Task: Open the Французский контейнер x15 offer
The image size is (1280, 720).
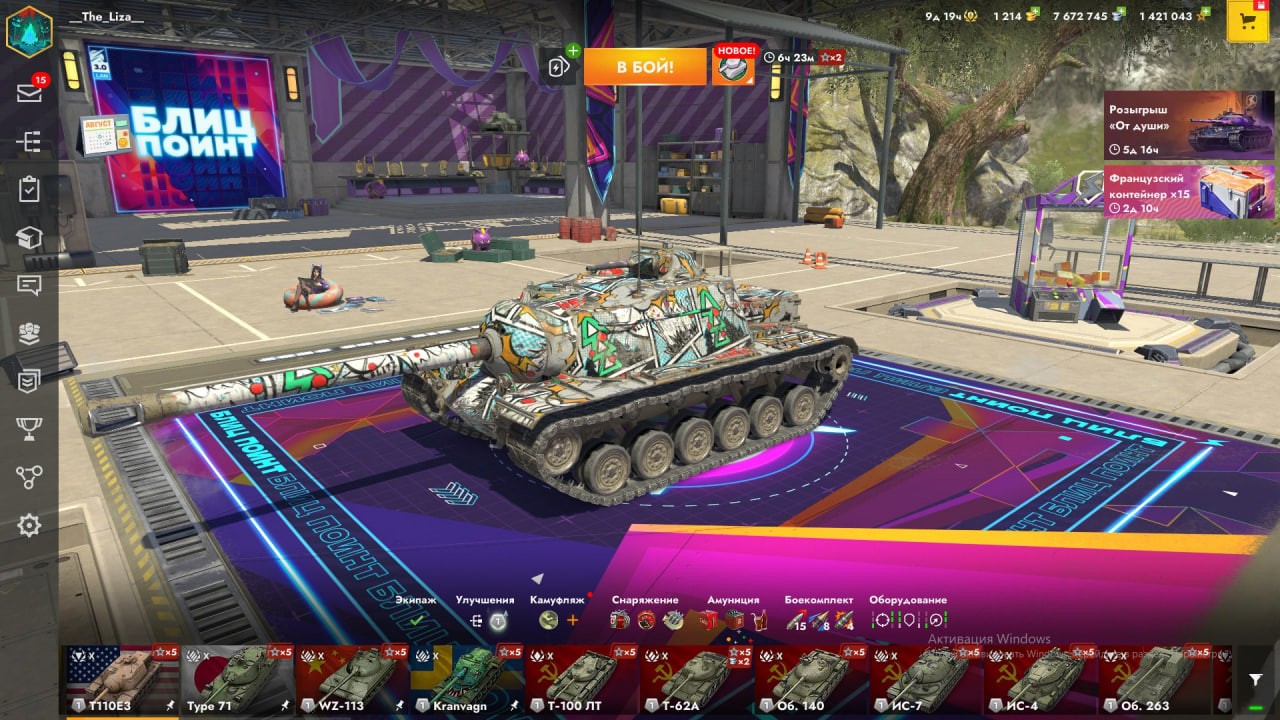Action: [x=1189, y=191]
